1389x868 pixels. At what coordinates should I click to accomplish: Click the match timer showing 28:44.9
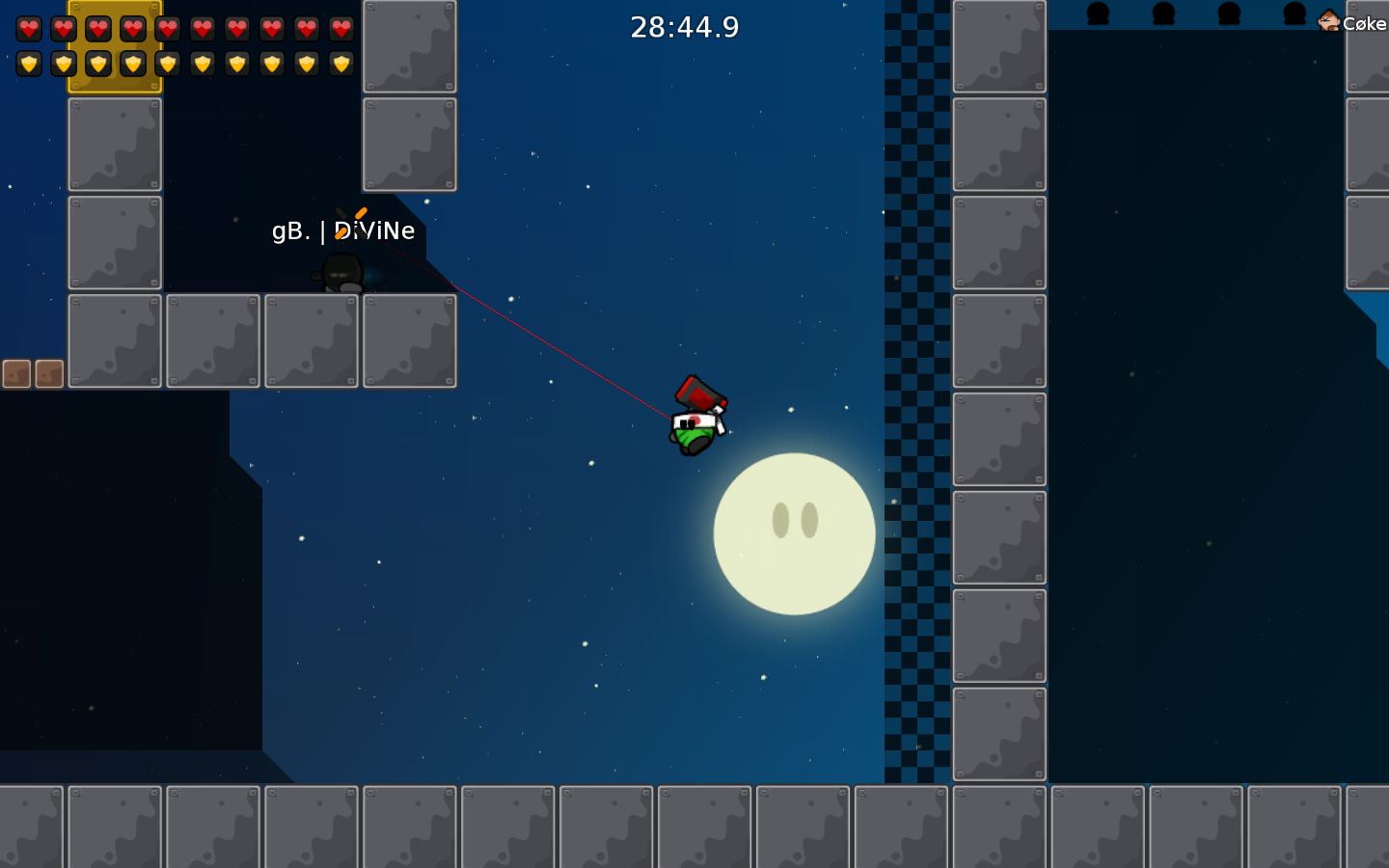[x=684, y=27]
